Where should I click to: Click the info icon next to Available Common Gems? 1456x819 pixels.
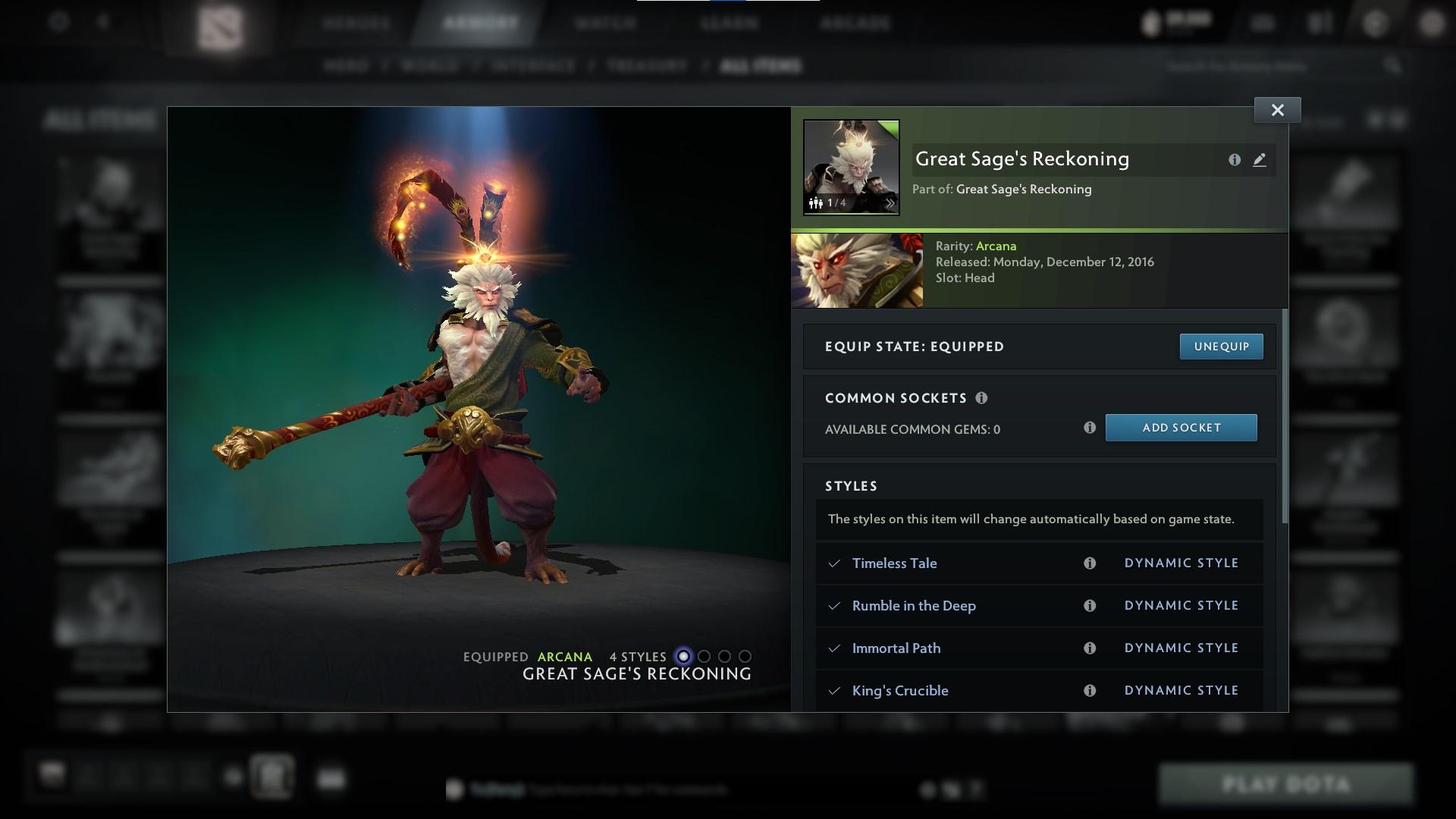[x=1090, y=428]
